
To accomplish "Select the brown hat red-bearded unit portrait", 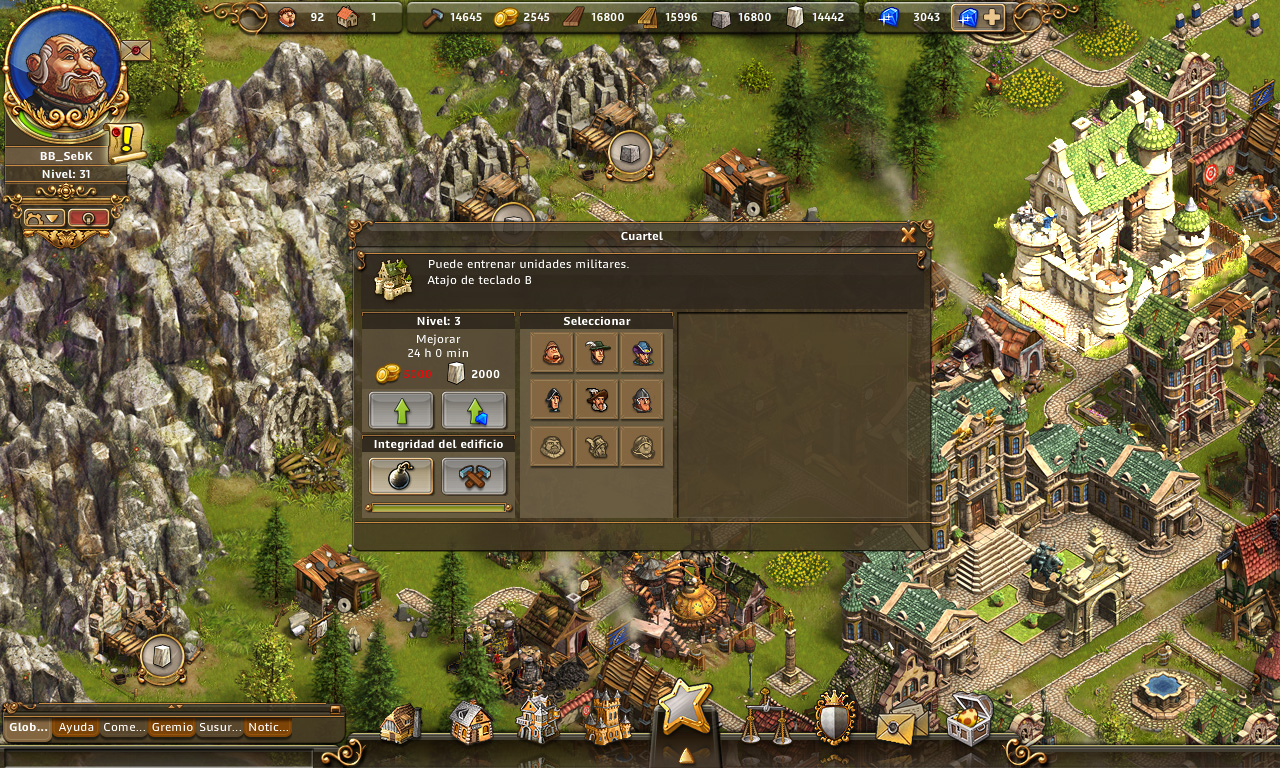I will 597,399.
